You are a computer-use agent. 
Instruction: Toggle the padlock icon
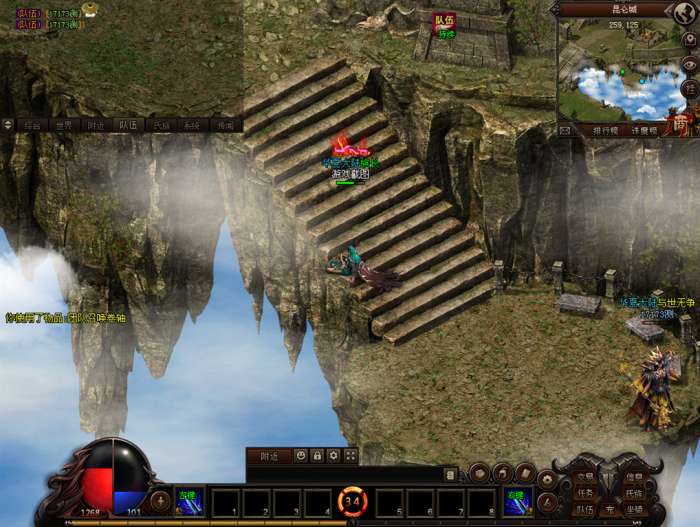pyautogui.click(x=317, y=455)
